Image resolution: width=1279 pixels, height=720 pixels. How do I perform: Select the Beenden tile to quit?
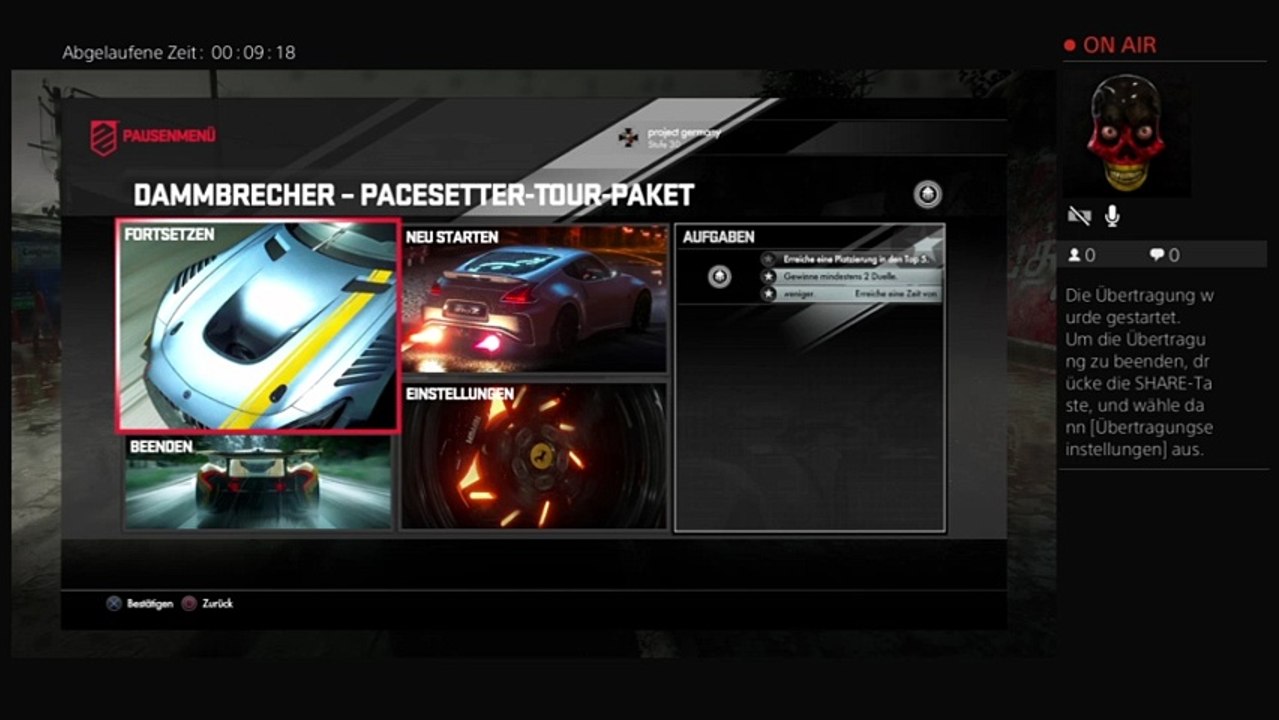tap(258, 482)
